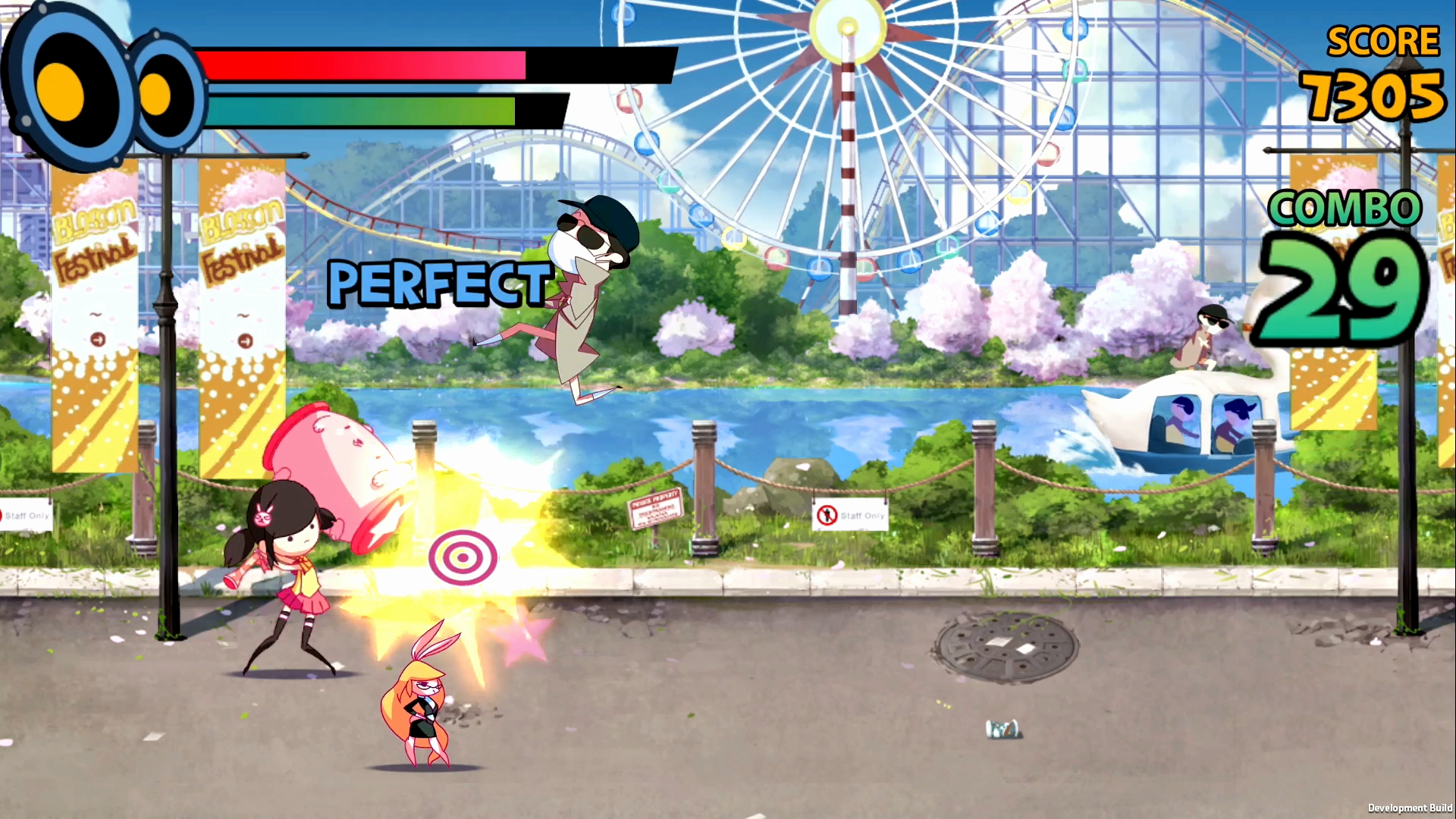
Task: Click the pink bullseye hit target marker
Action: click(463, 557)
